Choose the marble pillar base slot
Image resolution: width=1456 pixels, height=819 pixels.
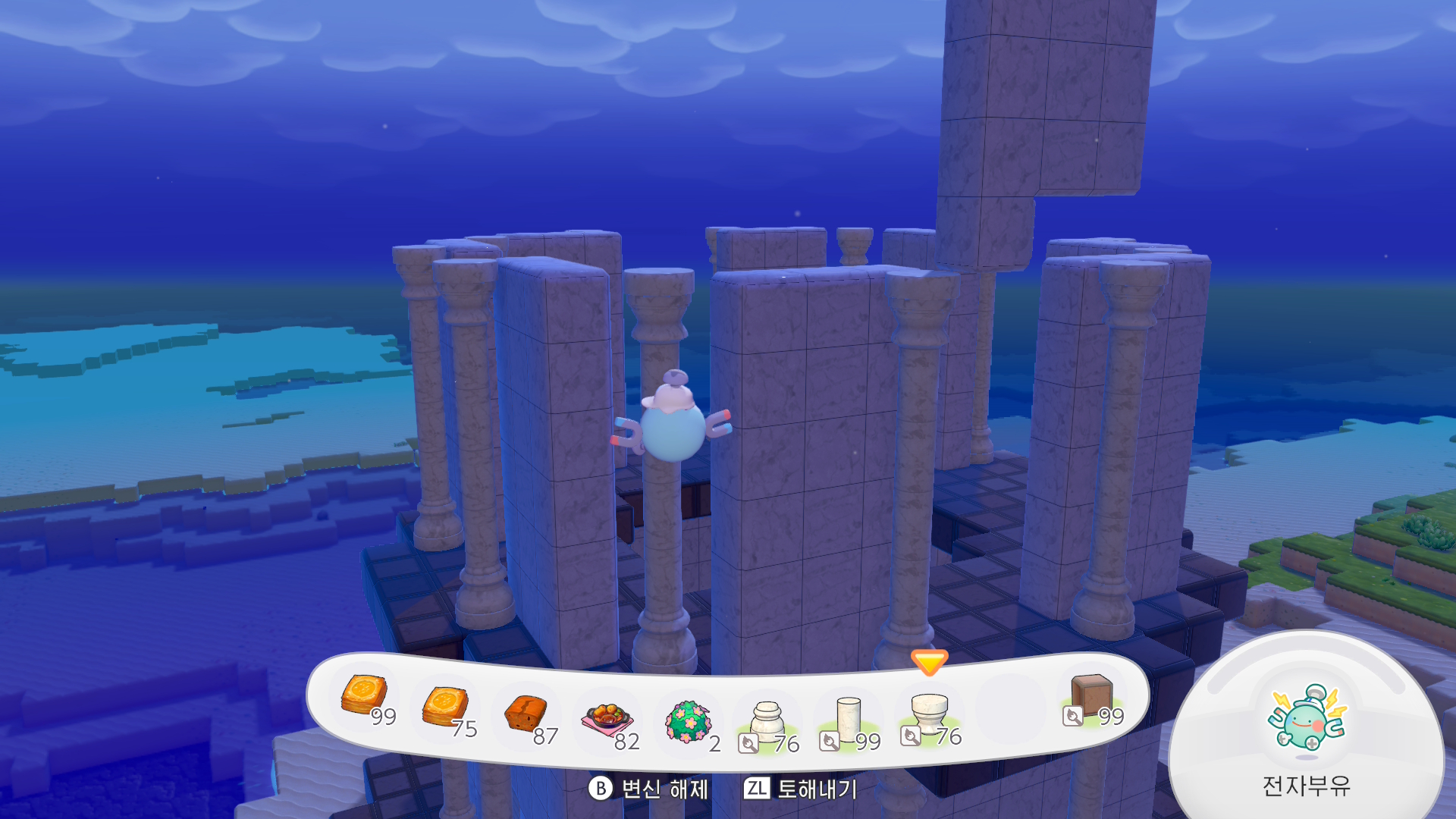pyautogui.click(x=767, y=720)
